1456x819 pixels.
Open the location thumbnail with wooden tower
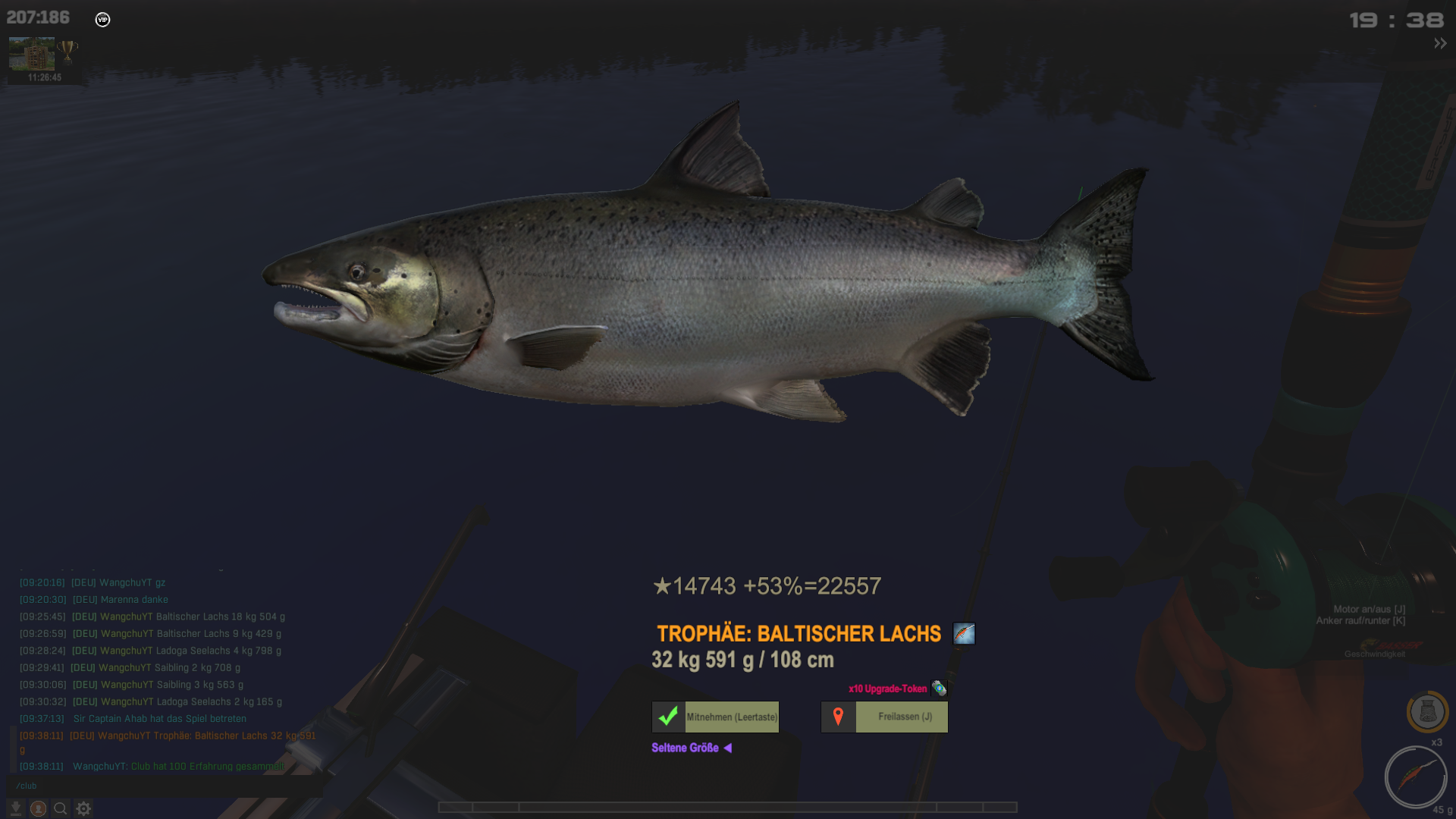[x=32, y=54]
